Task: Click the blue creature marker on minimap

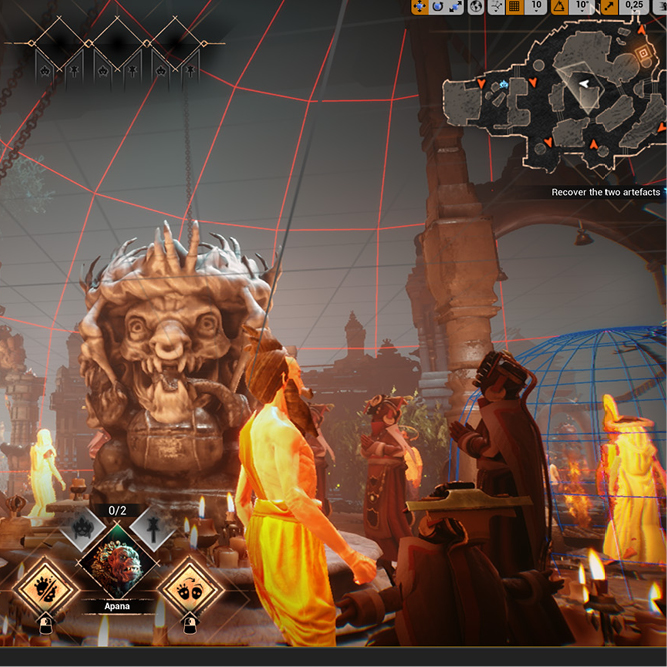Action: click(506, 86)
